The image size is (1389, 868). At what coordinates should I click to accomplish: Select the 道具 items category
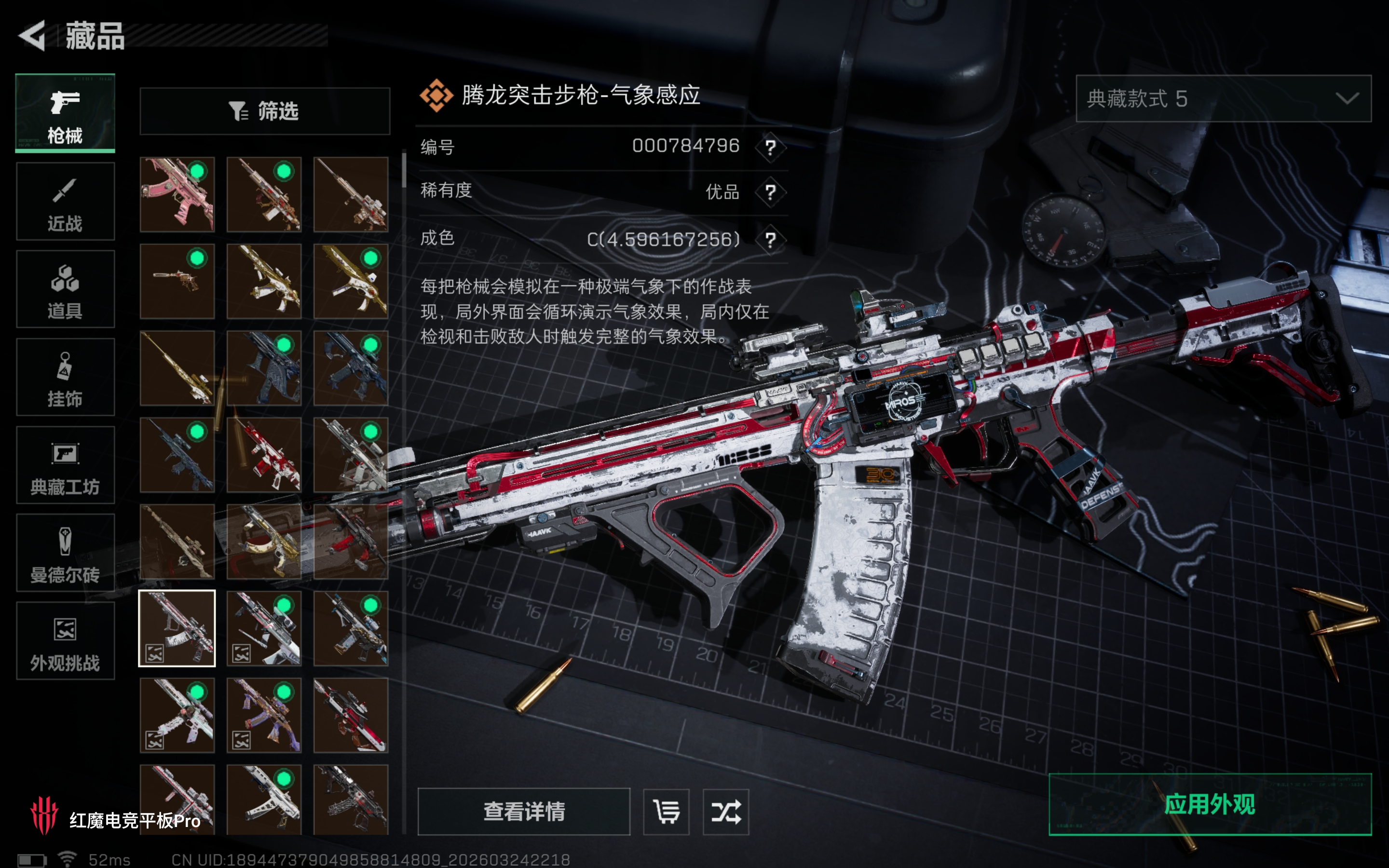click(x=65, y=289)
